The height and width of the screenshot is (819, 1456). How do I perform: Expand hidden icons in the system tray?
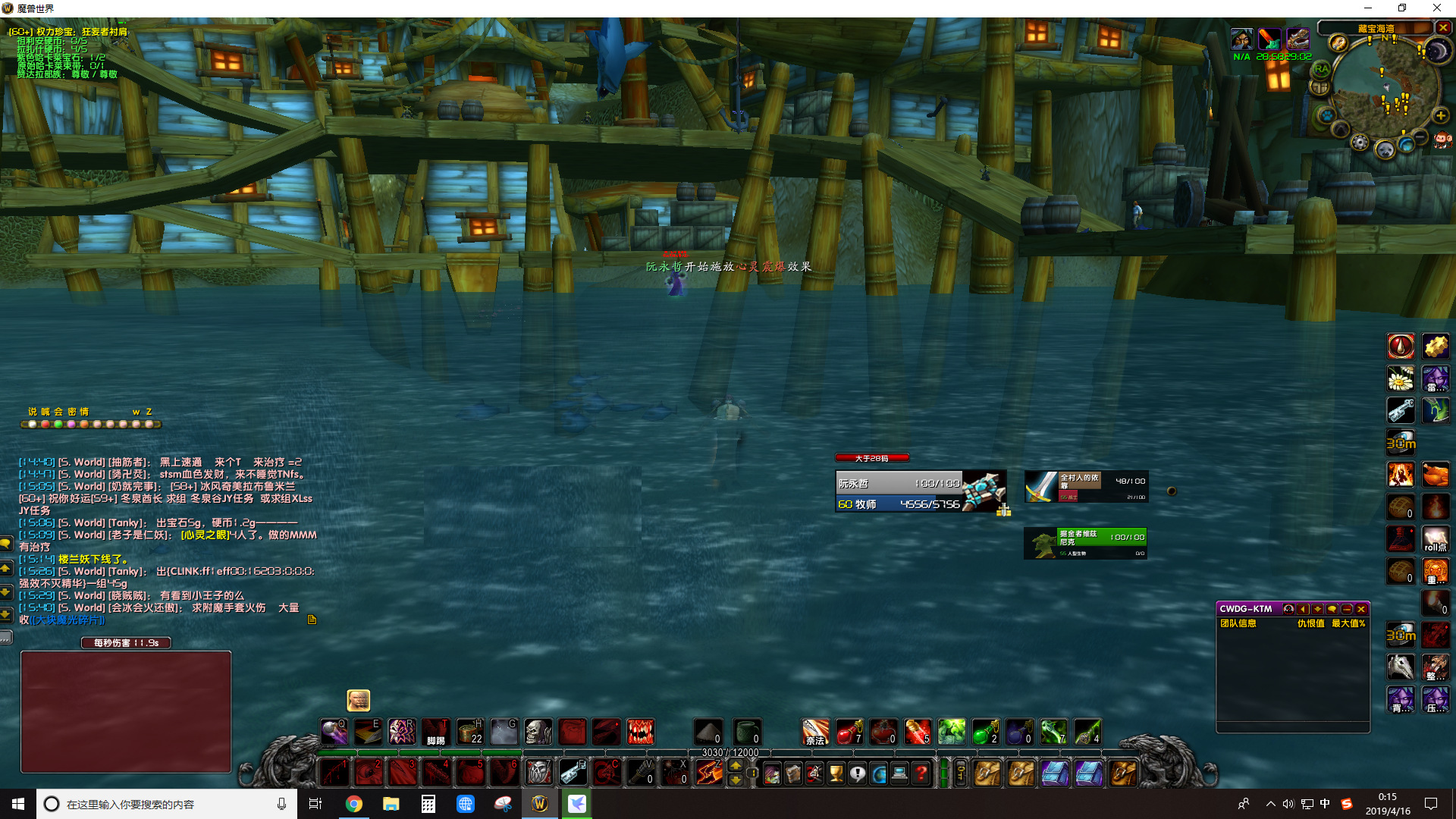[1269, 804]
